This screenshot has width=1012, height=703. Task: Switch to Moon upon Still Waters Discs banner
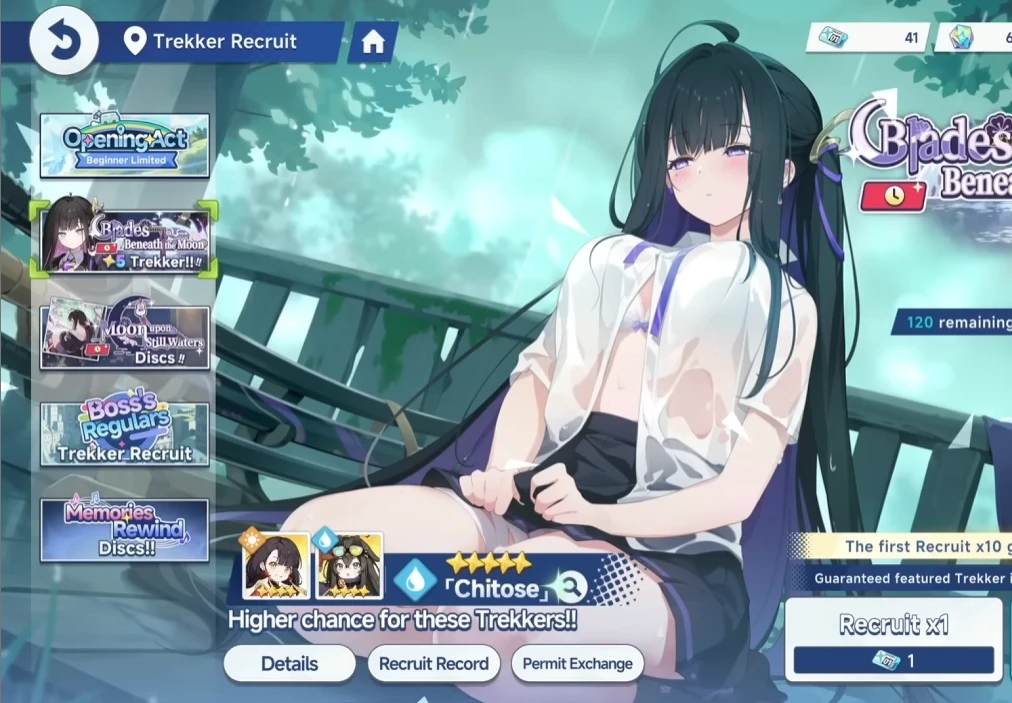click(x=125, y=337)
